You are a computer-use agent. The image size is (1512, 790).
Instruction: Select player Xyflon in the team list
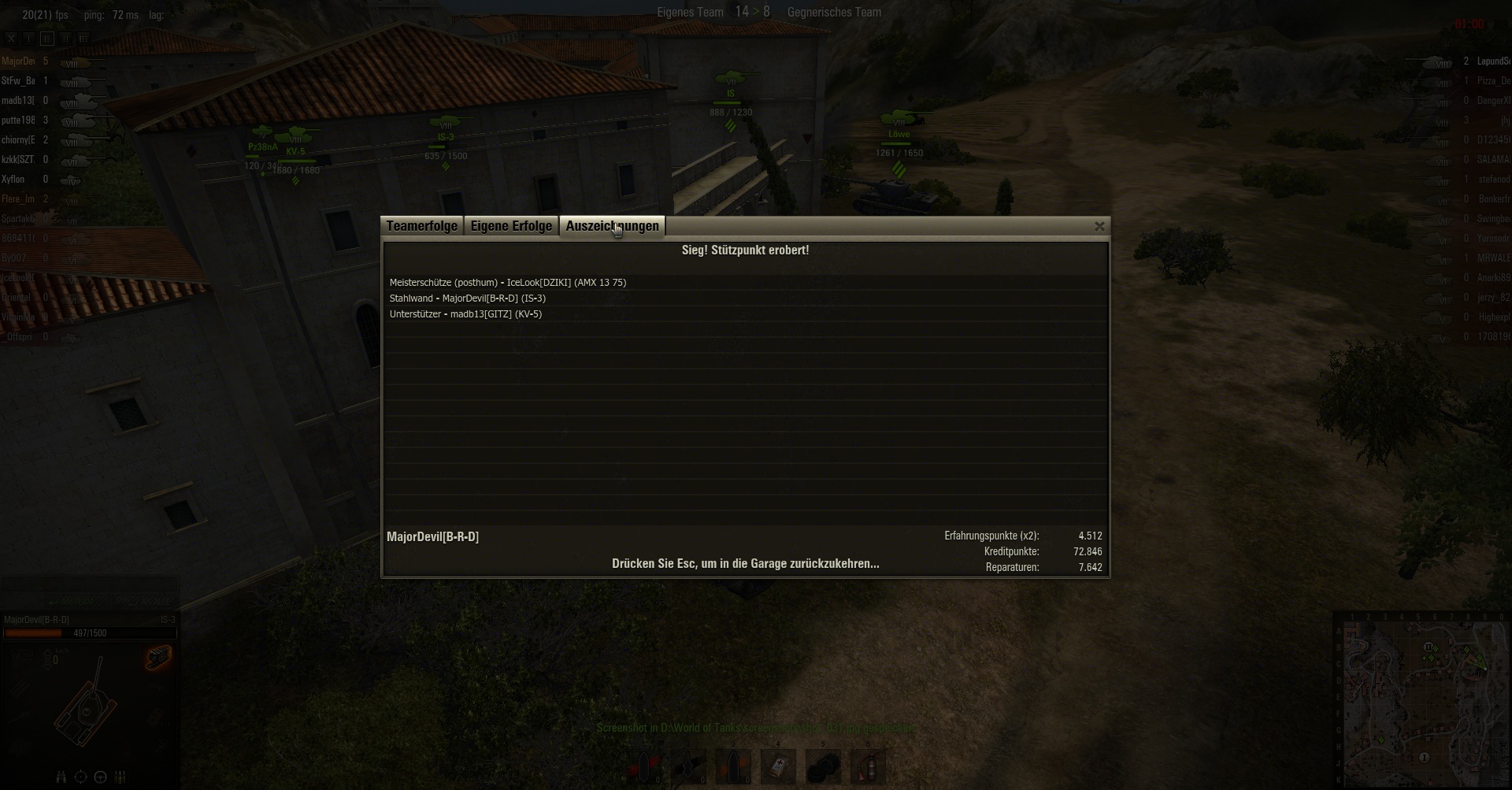[13, 180]
